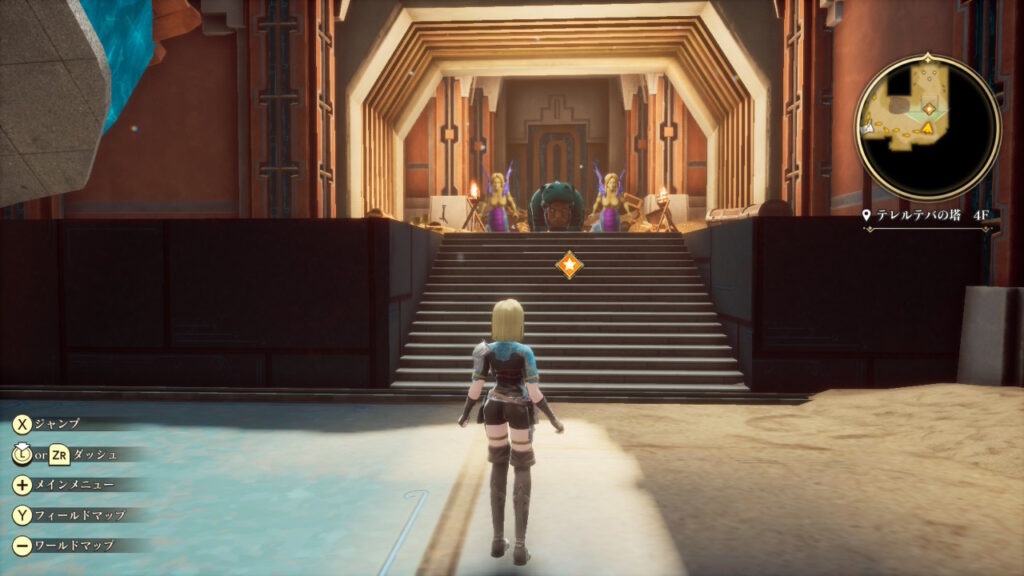Click the orange diamond objective marker on the minimap
This screenshot has height=576, width=1024.
(929, 108)
